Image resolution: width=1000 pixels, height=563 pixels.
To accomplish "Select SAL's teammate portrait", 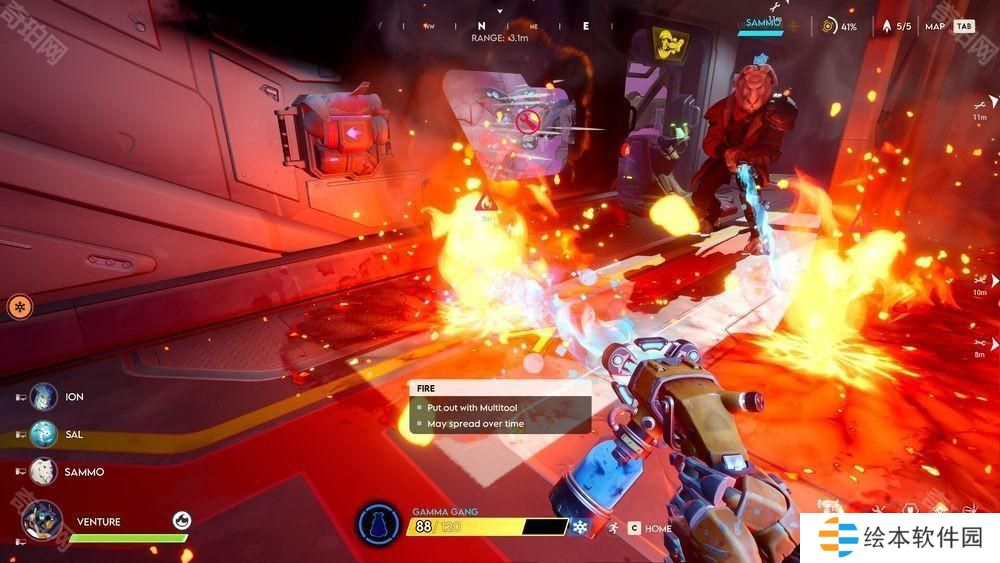I will pyautogui.click(x=43, y=435).
